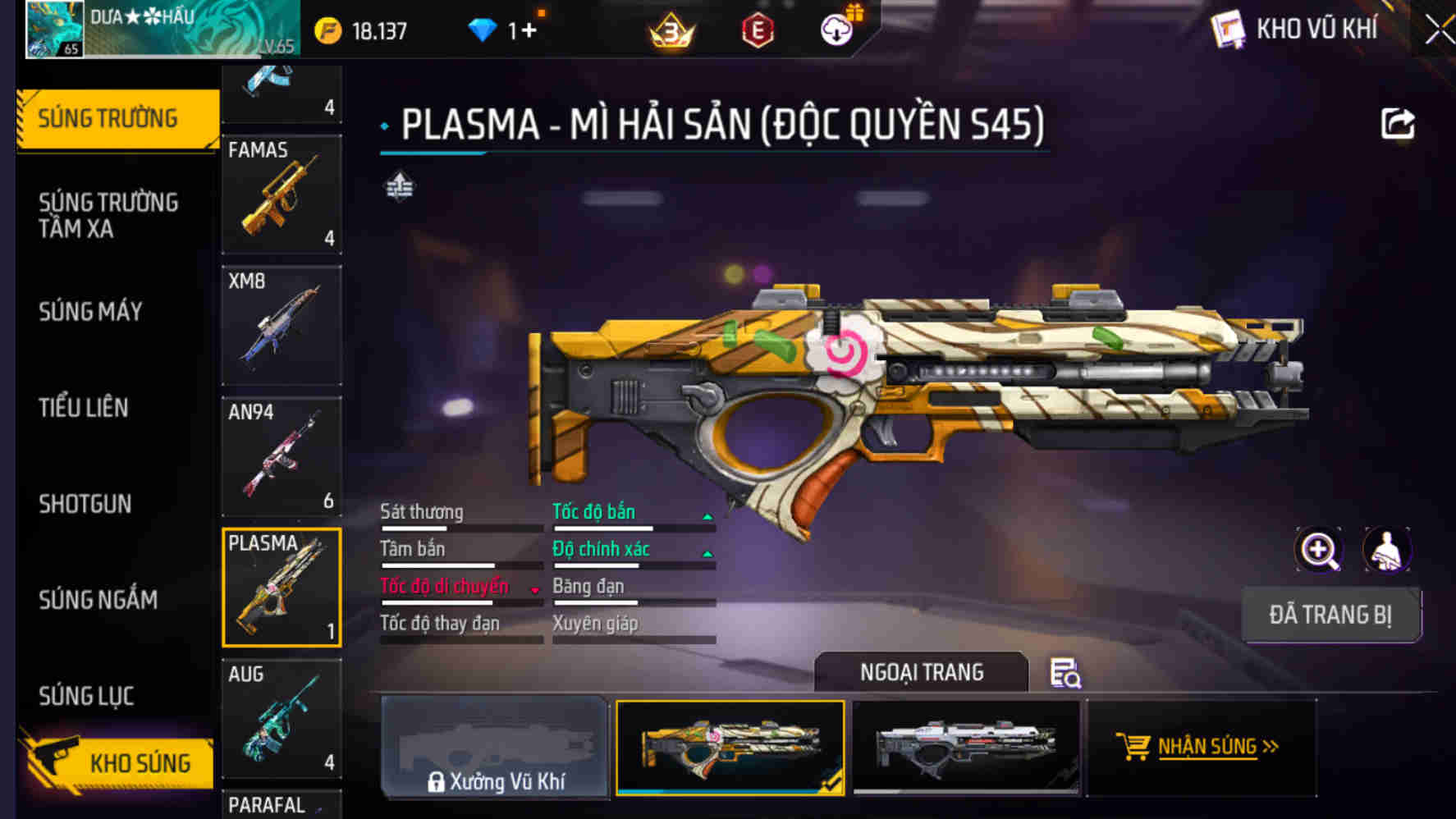Open the Súng Lục category

[x=86, y=696]
